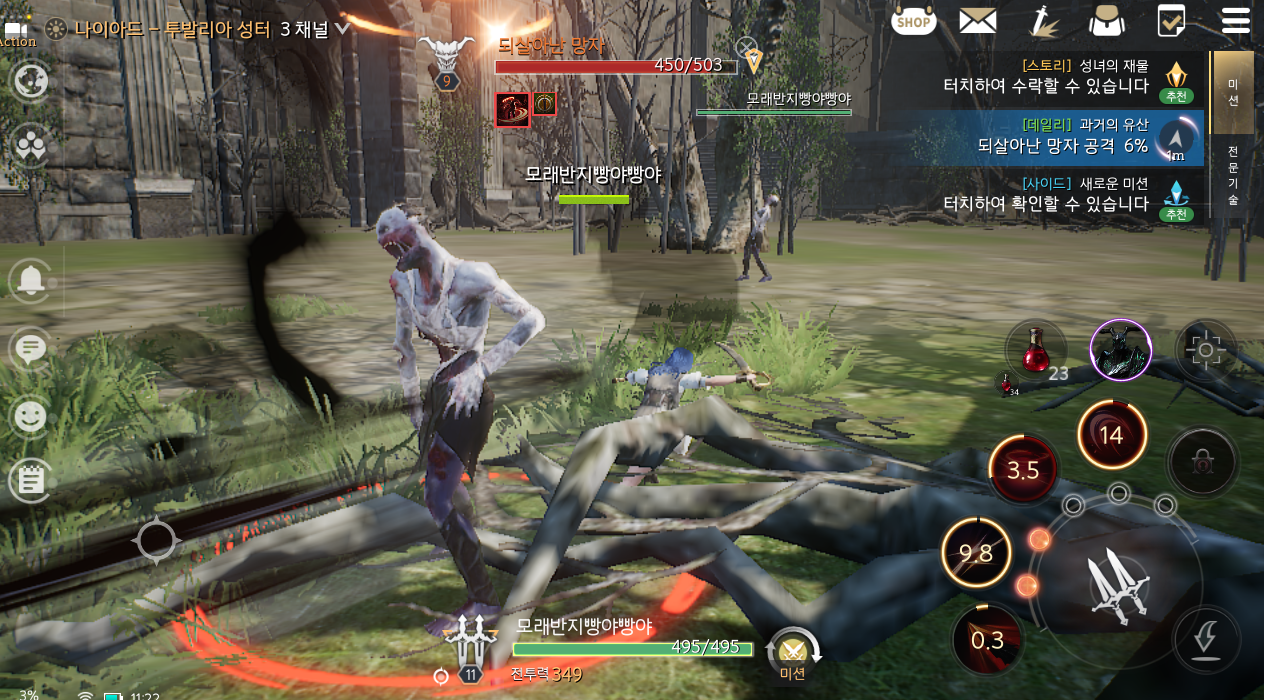Viewport: 1264px width, 700px height.
Task: Switch to the 전문기술 tab
Action: tap(1233, 176)
